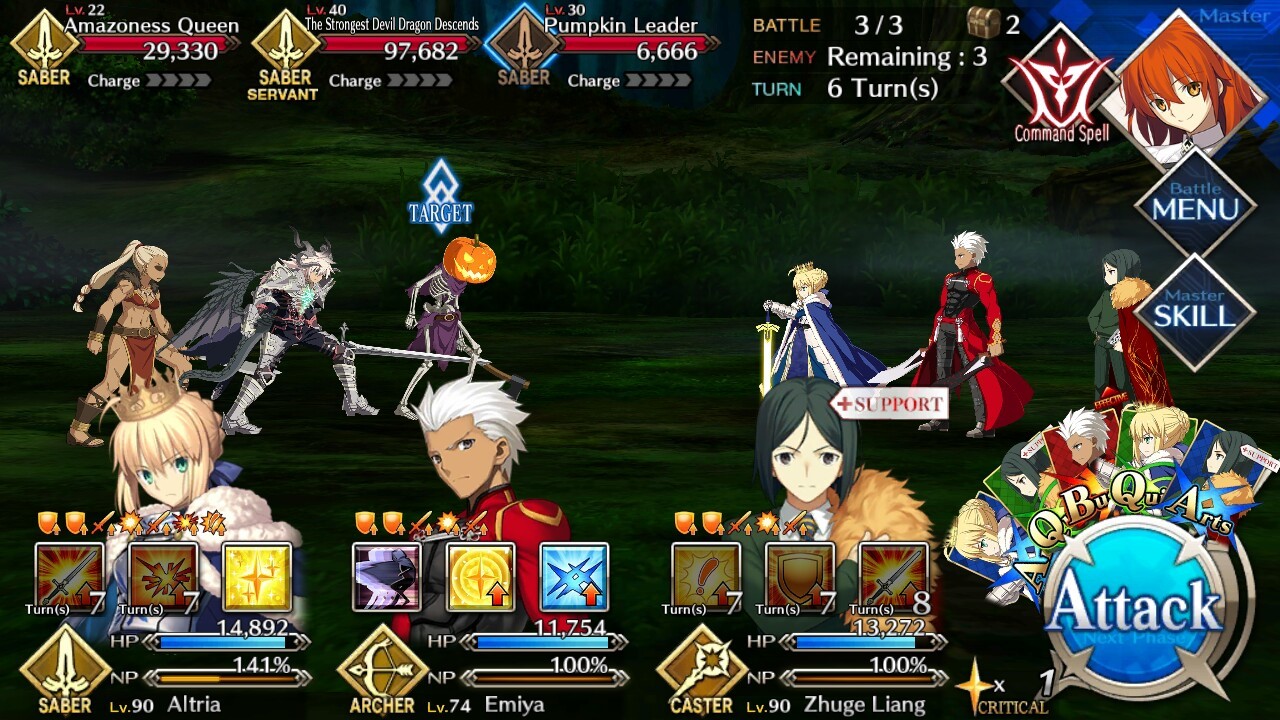Activate Emiya's golden target skill

point(480,577)
